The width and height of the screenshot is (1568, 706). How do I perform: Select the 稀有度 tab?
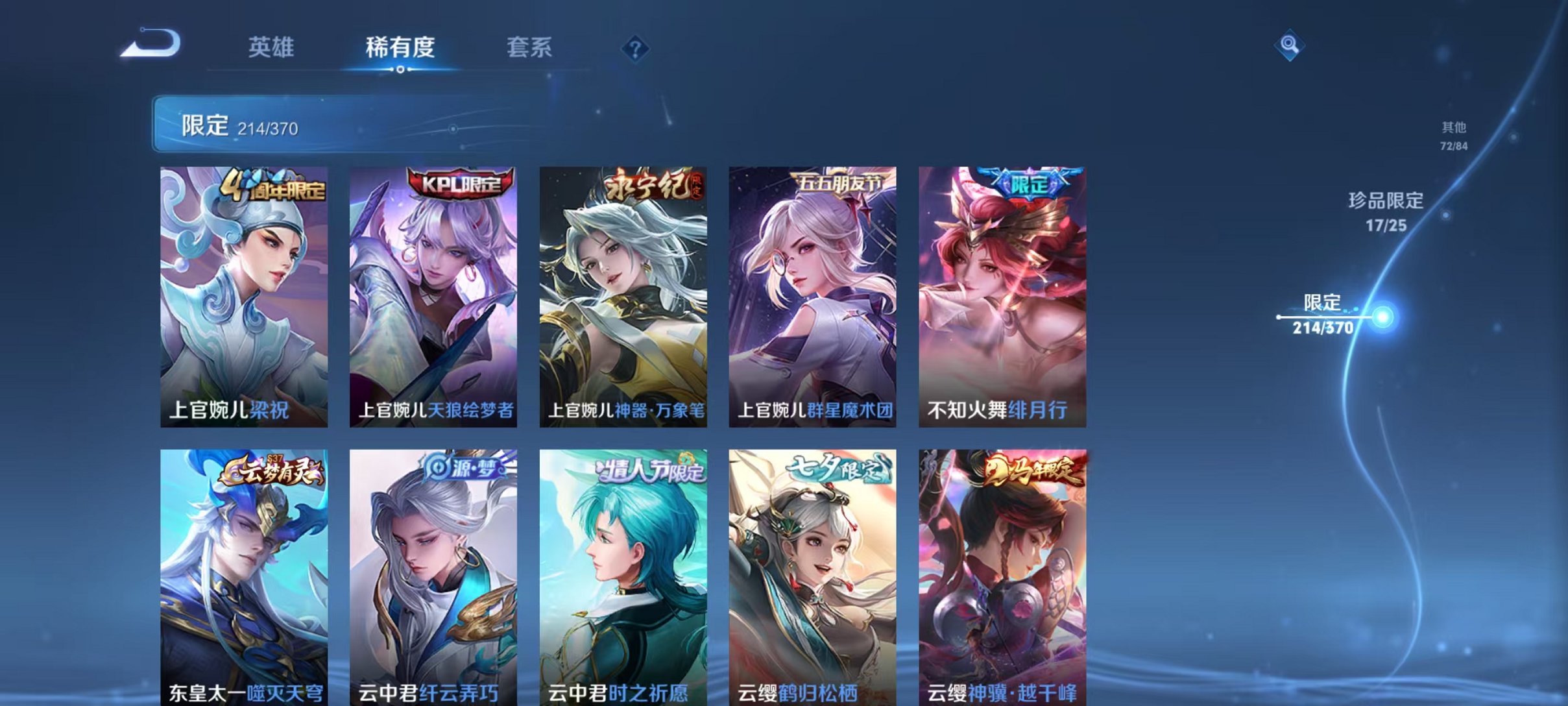tap(400, 47)
